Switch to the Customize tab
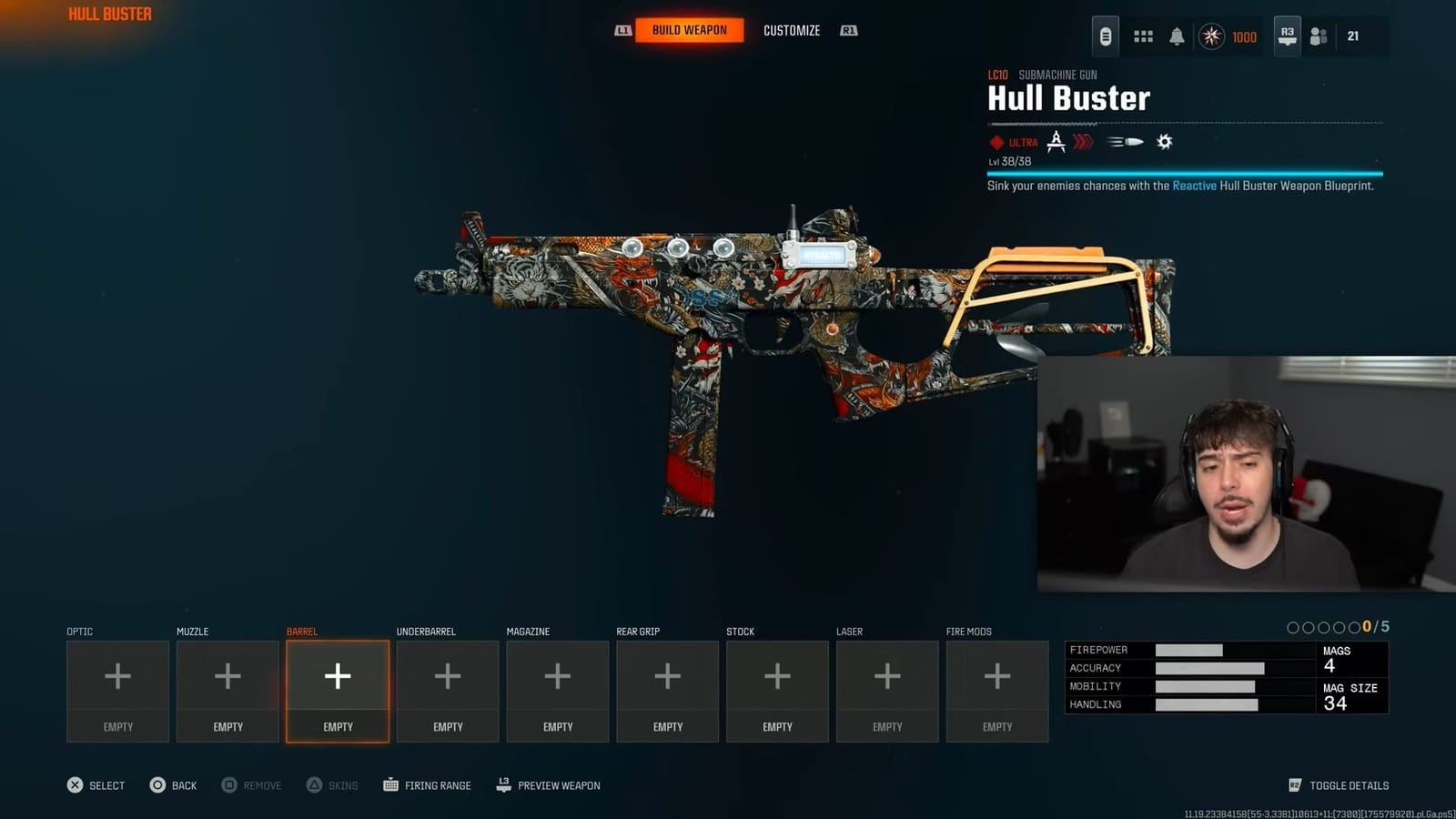Image resolution: width=1456 pixels, height=819 pixels. point(791,30)
